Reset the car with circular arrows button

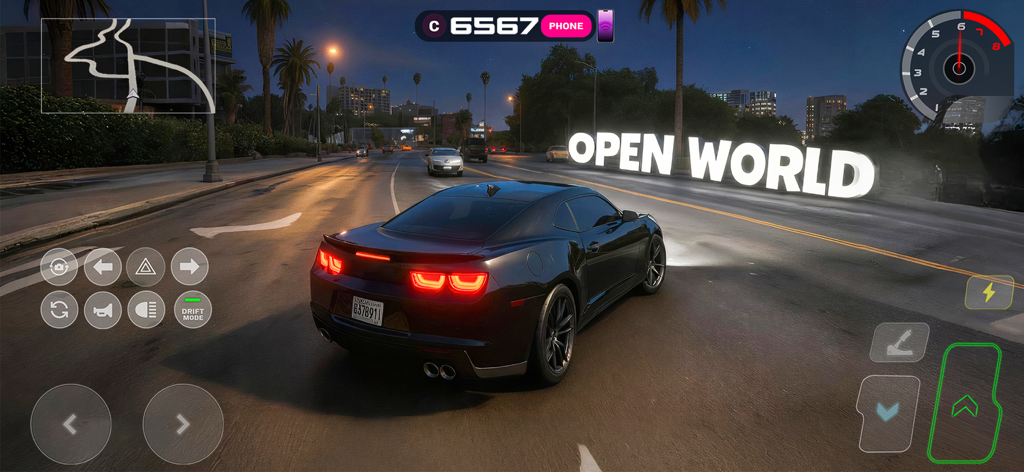coord(59,310)
